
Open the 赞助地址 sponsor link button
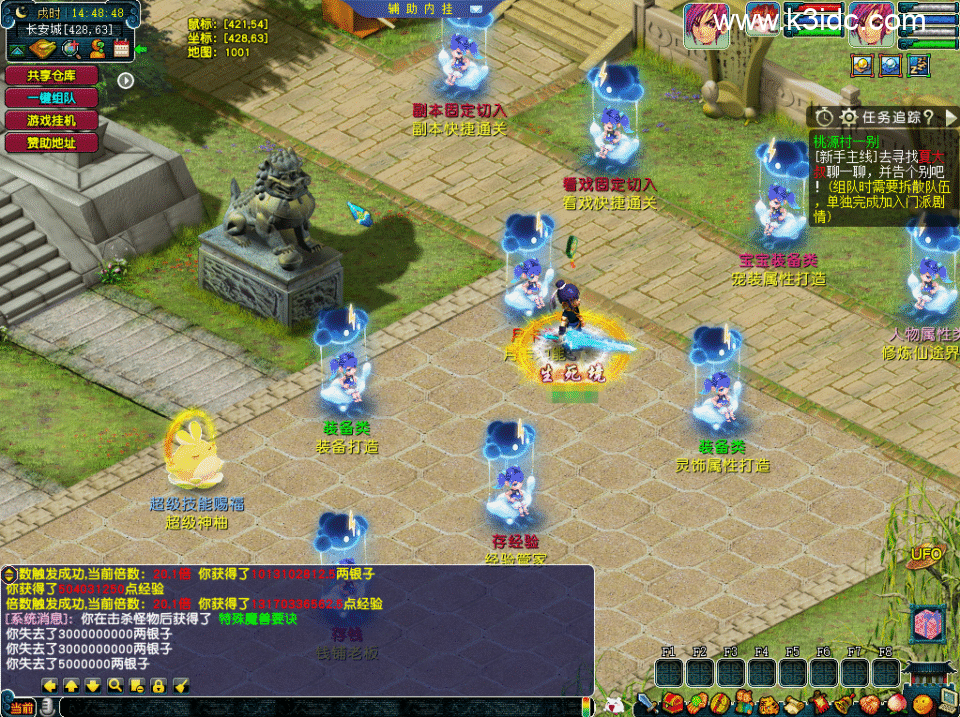52,143
